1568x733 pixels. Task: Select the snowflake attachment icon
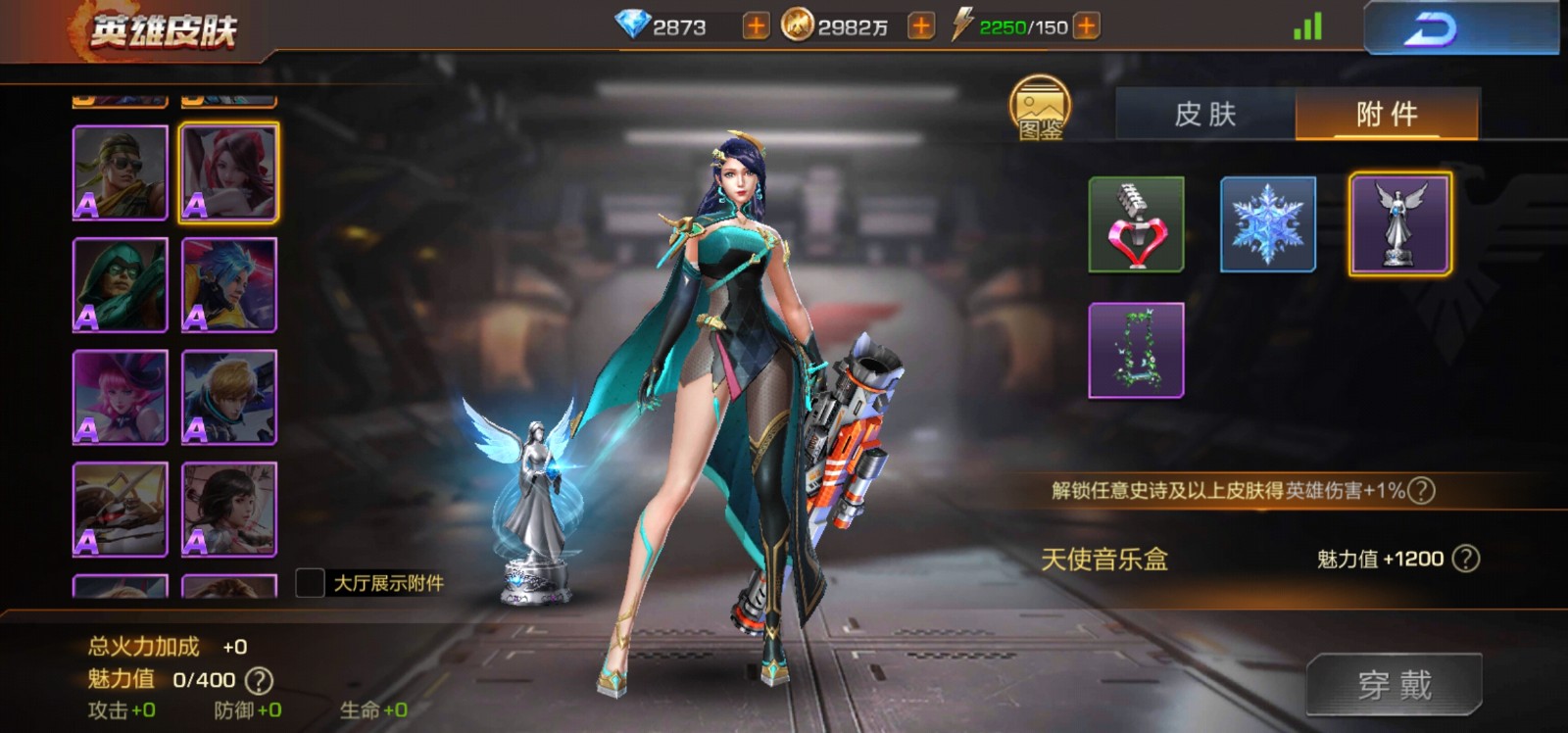1266,224
